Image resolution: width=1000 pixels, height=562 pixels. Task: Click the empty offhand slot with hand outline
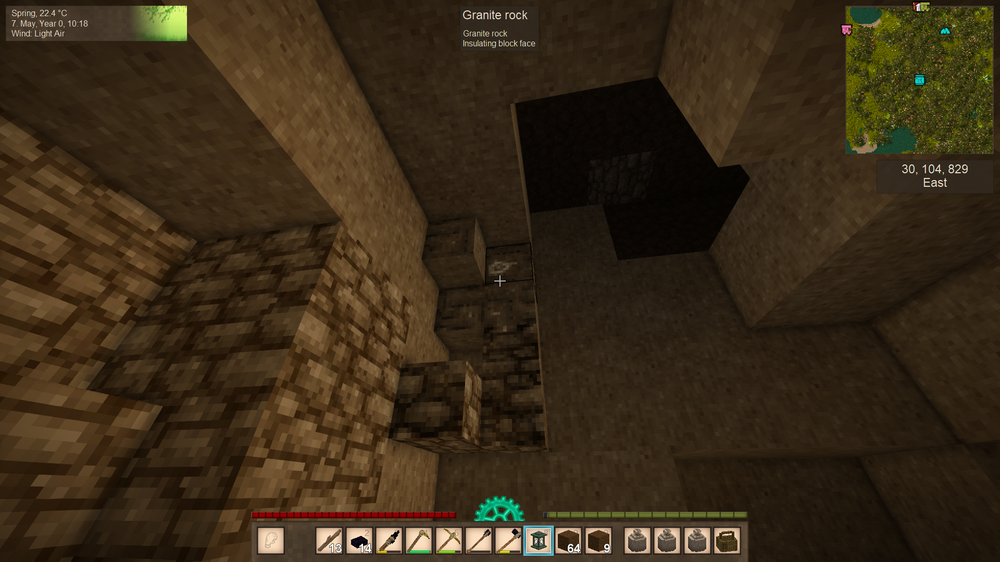pyautogui.click(x=271, y=541)
